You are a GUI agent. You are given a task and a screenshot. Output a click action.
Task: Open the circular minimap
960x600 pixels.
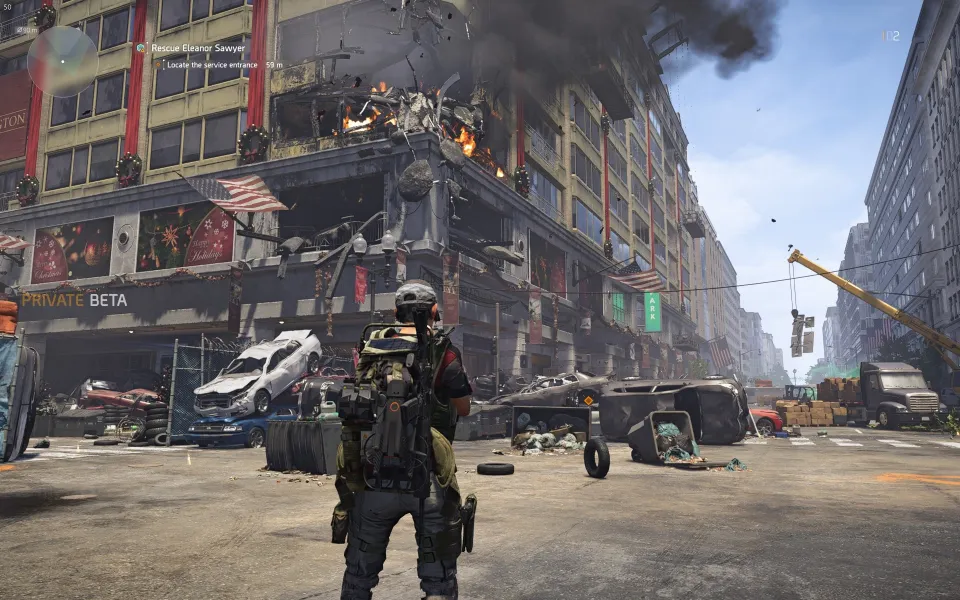click(x=62, y=60)
